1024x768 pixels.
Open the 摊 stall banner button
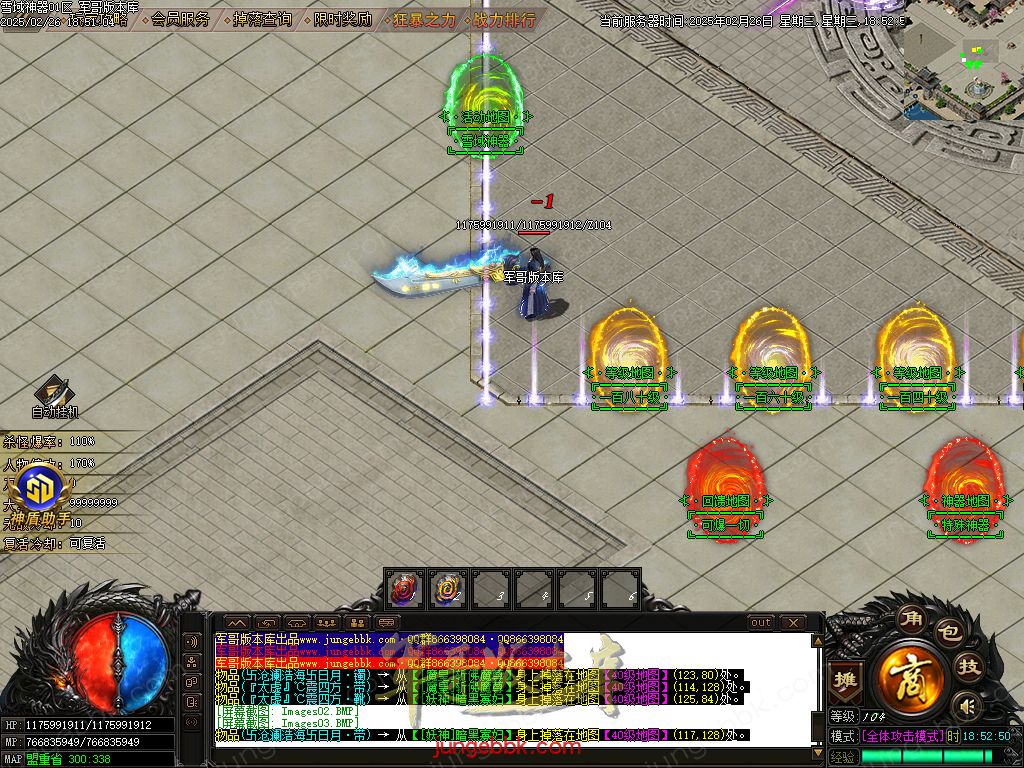click(x=845, y=681)
